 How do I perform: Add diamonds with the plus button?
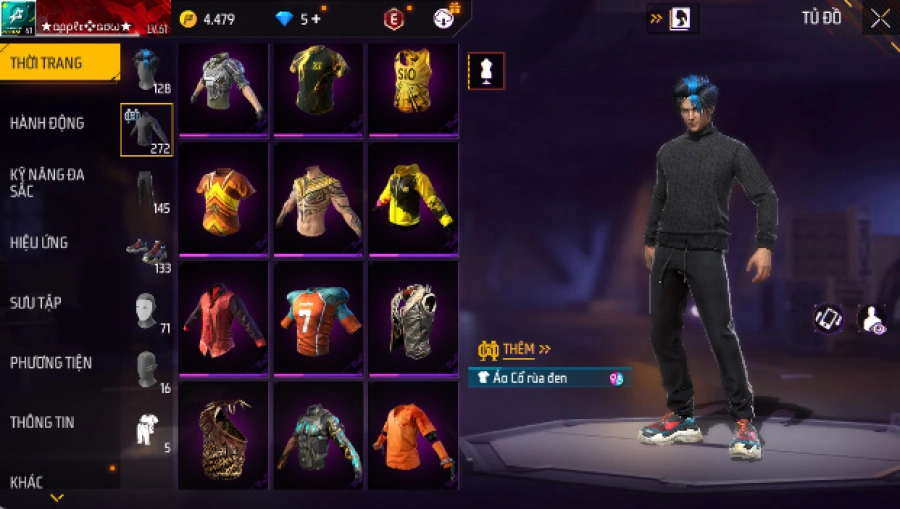[317, 19]
